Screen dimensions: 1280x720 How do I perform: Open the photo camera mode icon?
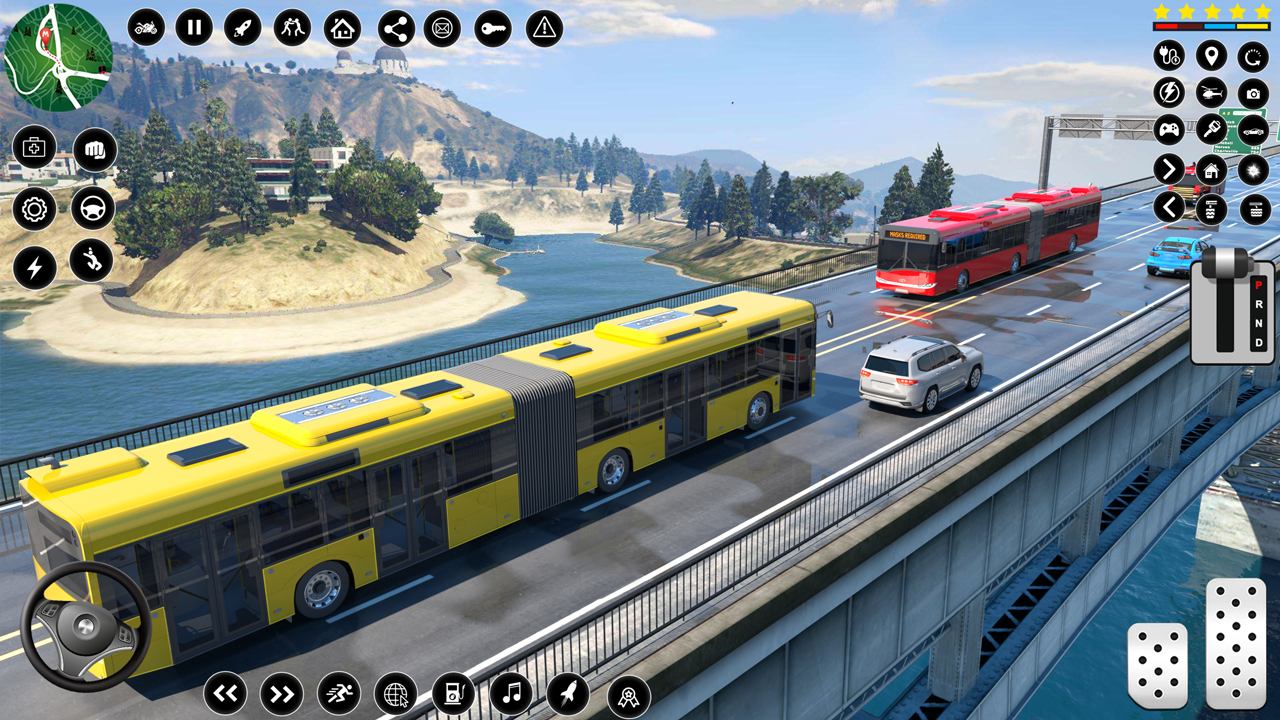[x=1252, y=94]
